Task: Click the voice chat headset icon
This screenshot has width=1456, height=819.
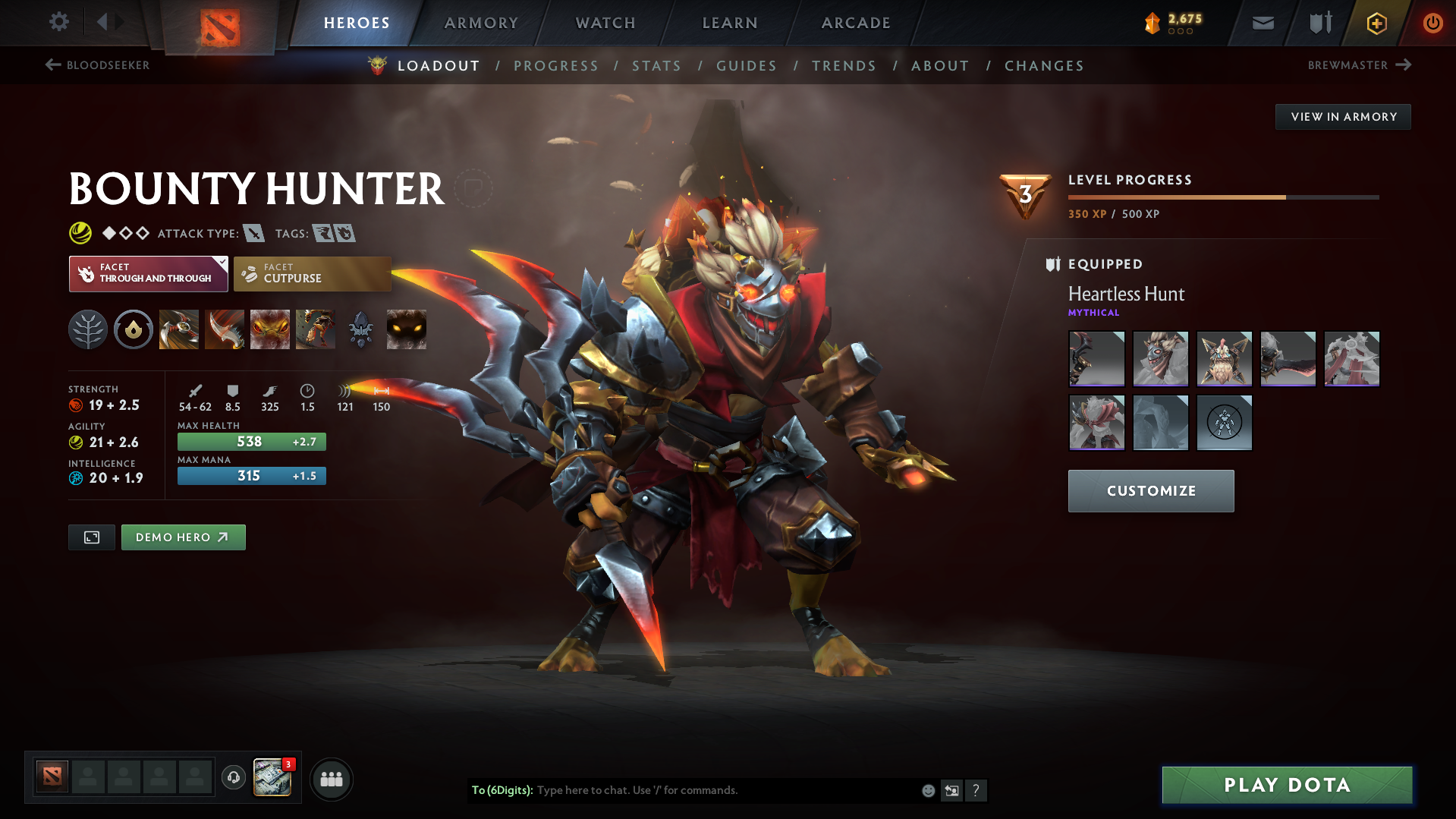Action: tap(233, 778)
